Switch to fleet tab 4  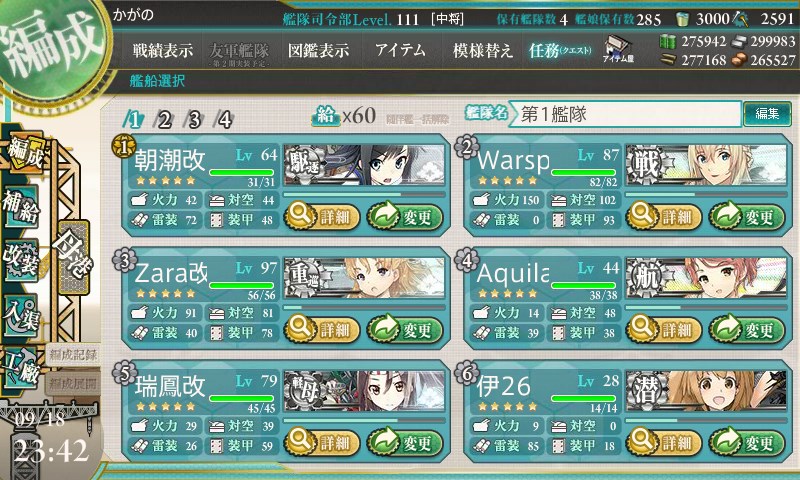pyautogui.click(x=225, y=119)
